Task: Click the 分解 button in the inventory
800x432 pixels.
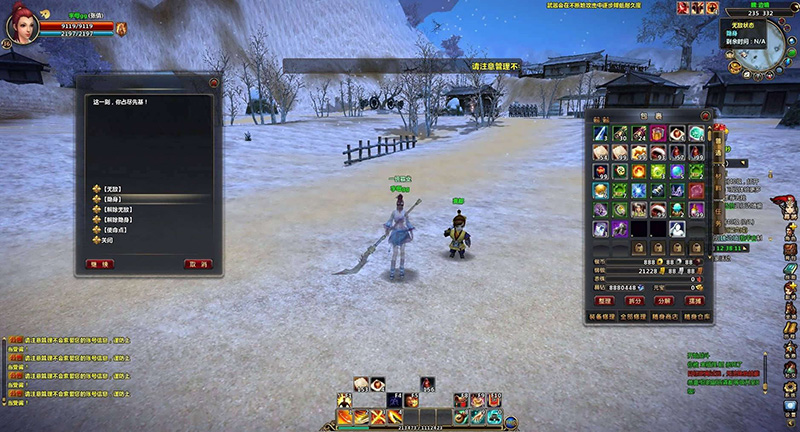Action: click(664, 300)
